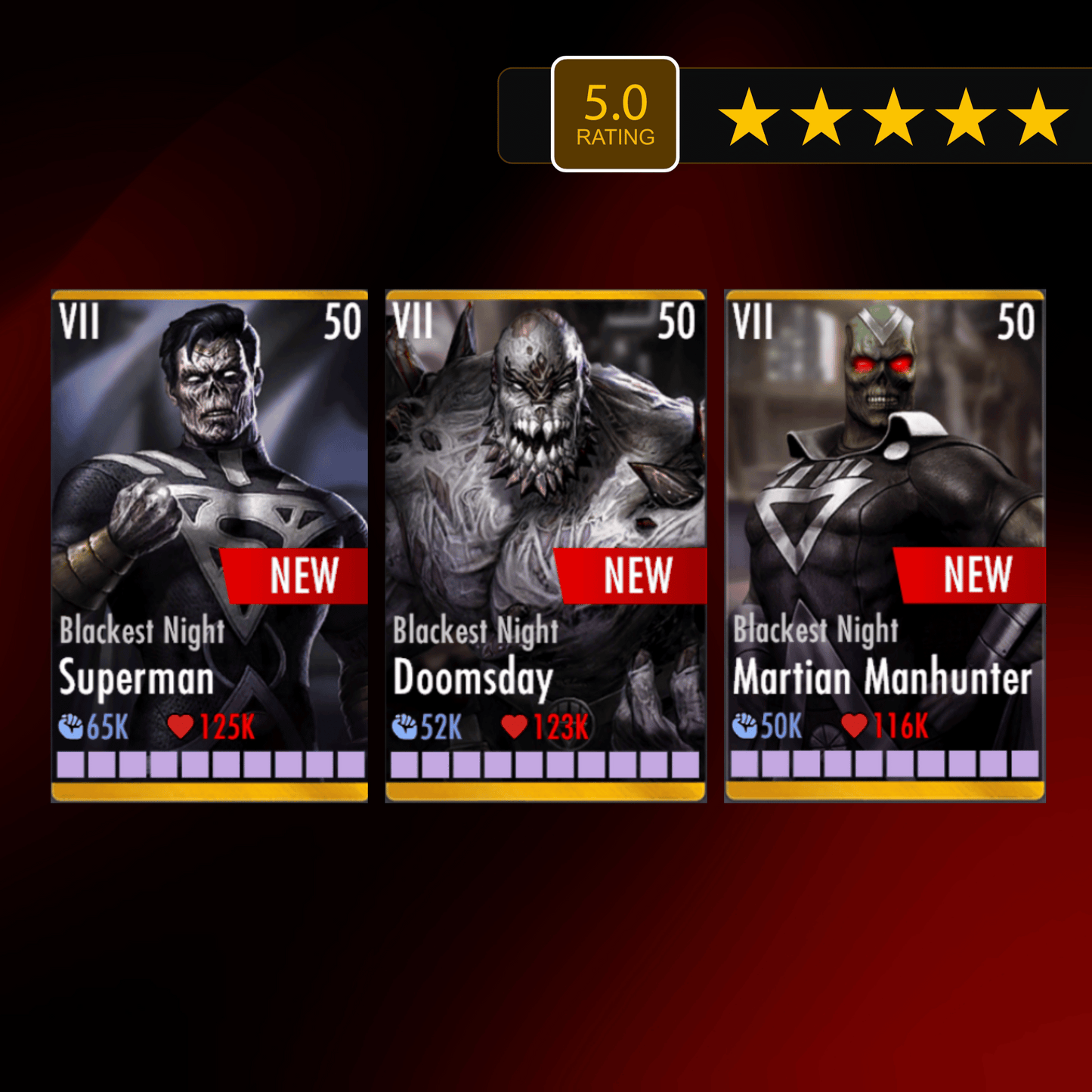Click the fist damage icon on Martian Manhunter card
This screenshot has width=1092, height=1092.
747,727
